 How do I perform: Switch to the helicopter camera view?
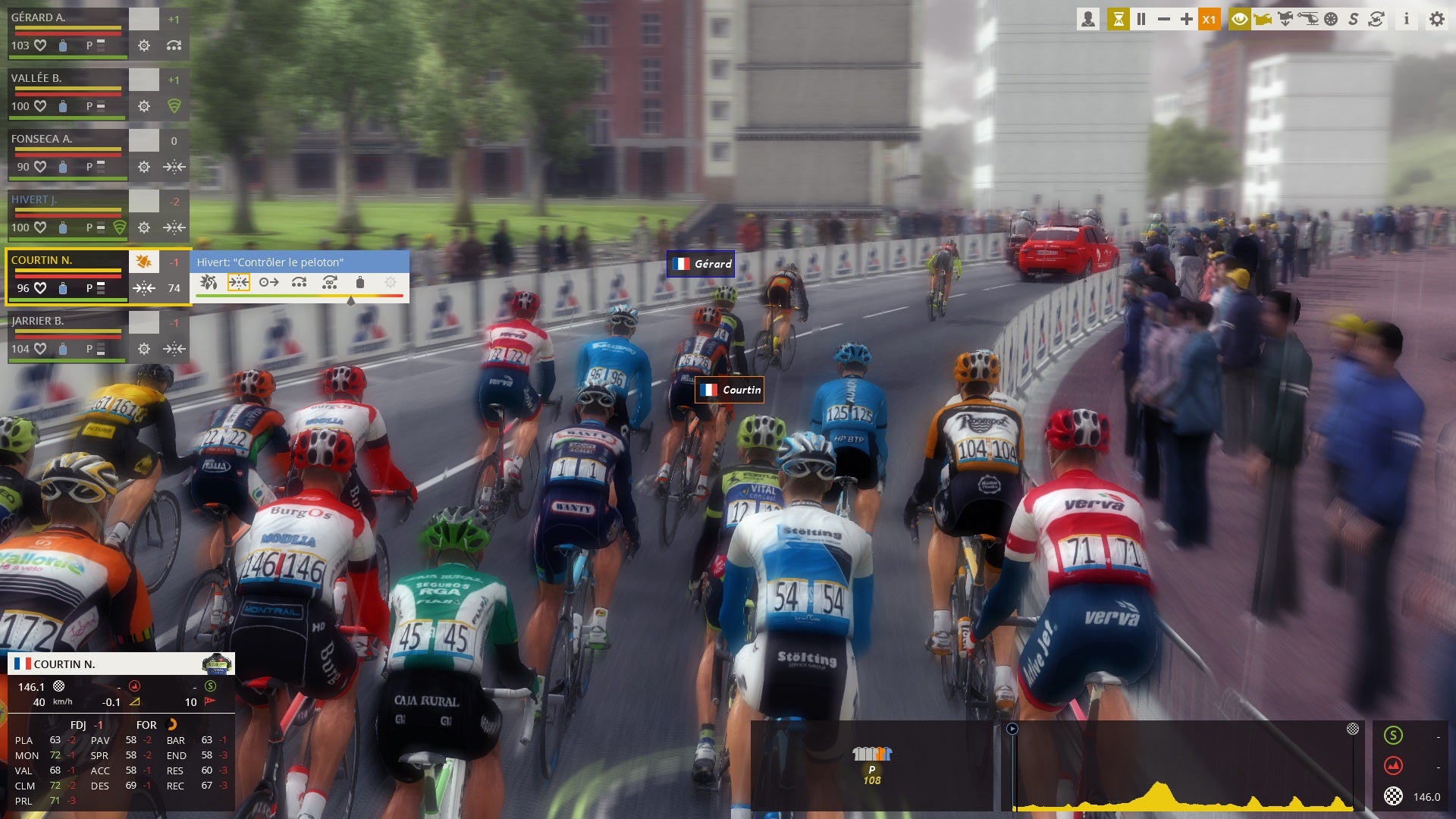(1308, 19)
